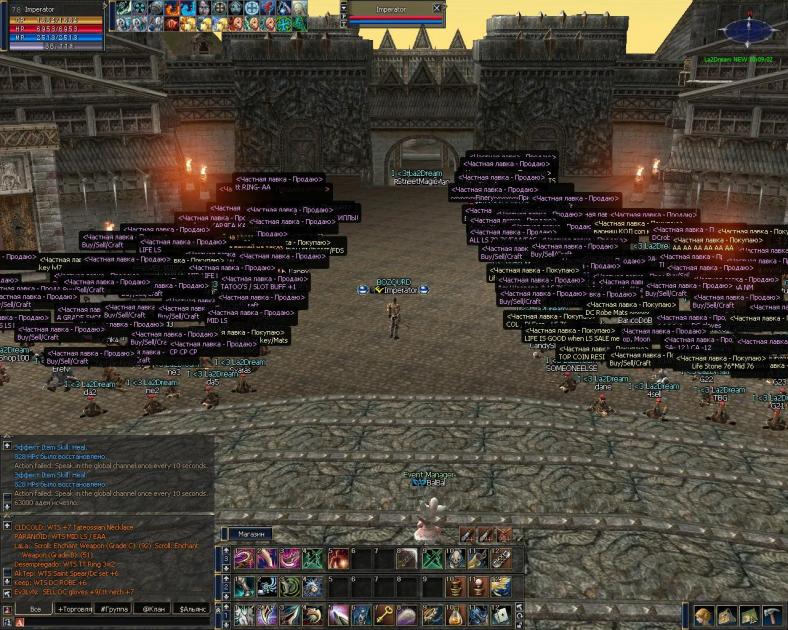Select the #Группа party chat tab
The height and width of the screenshot is (630, 788).
coord(114,608)
